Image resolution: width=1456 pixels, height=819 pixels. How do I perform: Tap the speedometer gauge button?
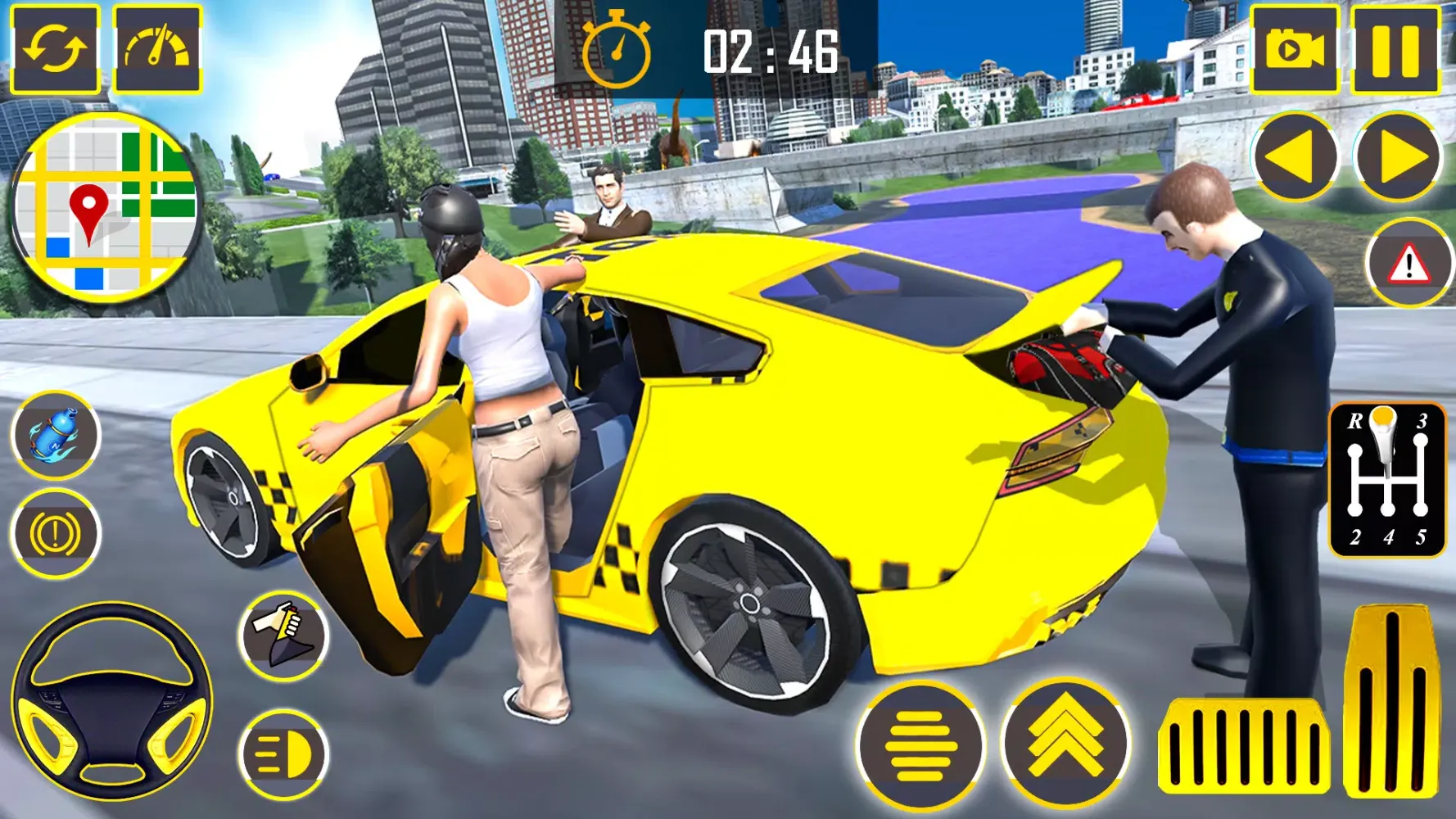[x=157, y=49]
